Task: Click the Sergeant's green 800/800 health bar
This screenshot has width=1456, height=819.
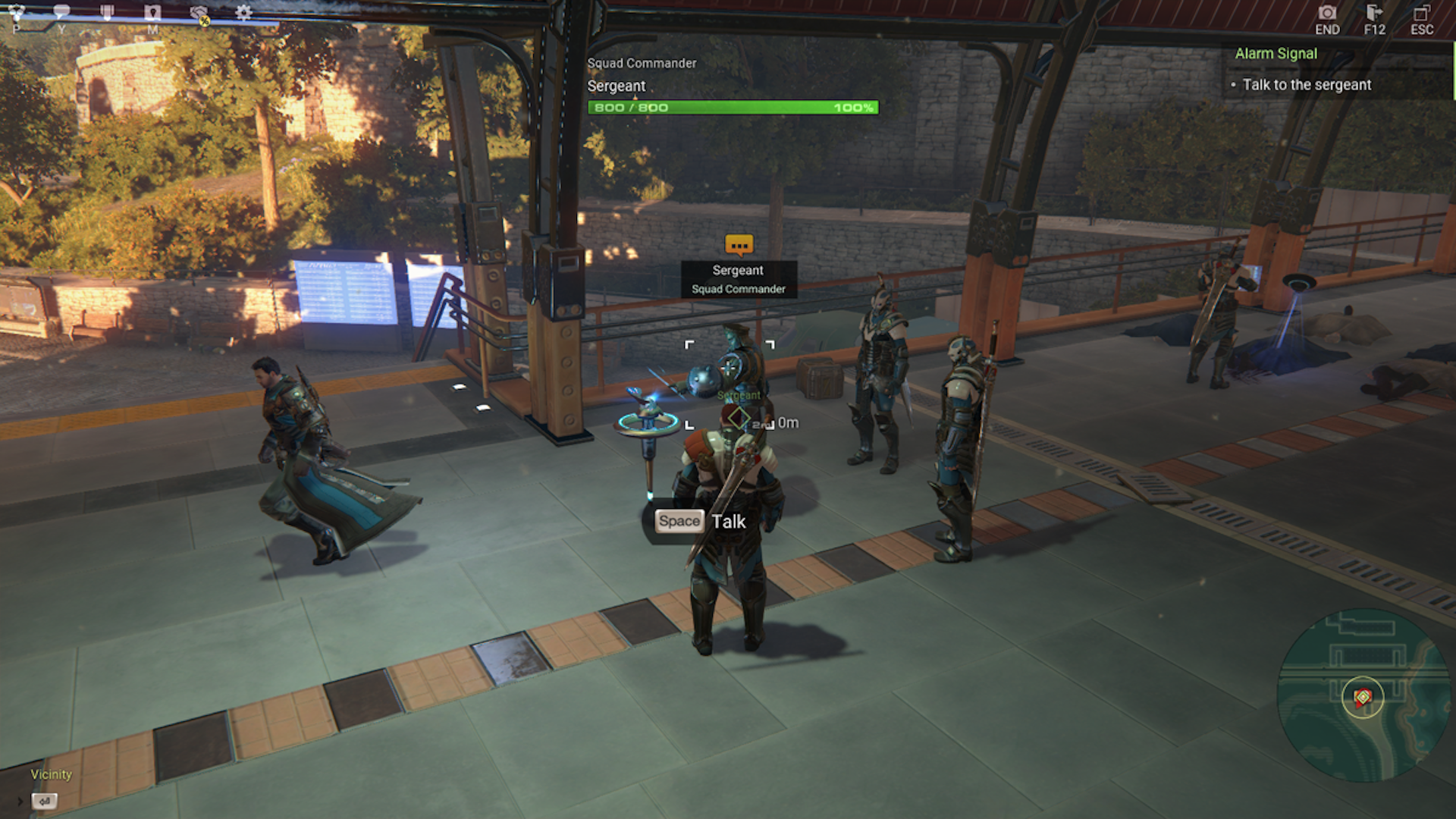Action: coord(732,107)
